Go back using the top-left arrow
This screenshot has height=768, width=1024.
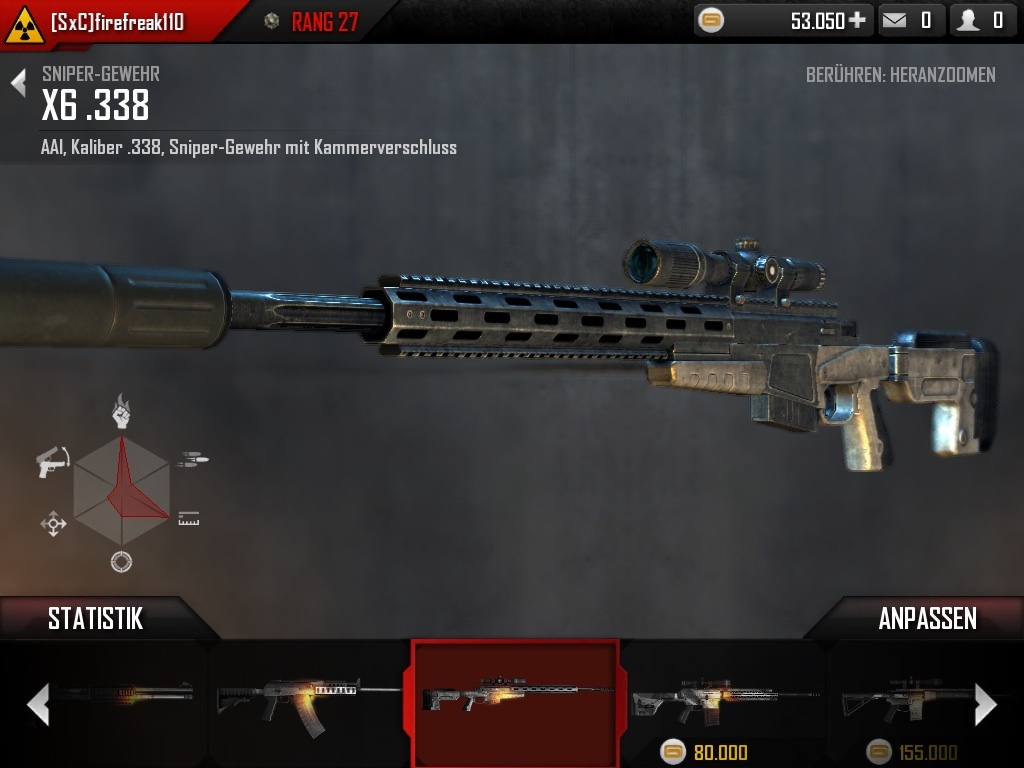coord(18,83)
